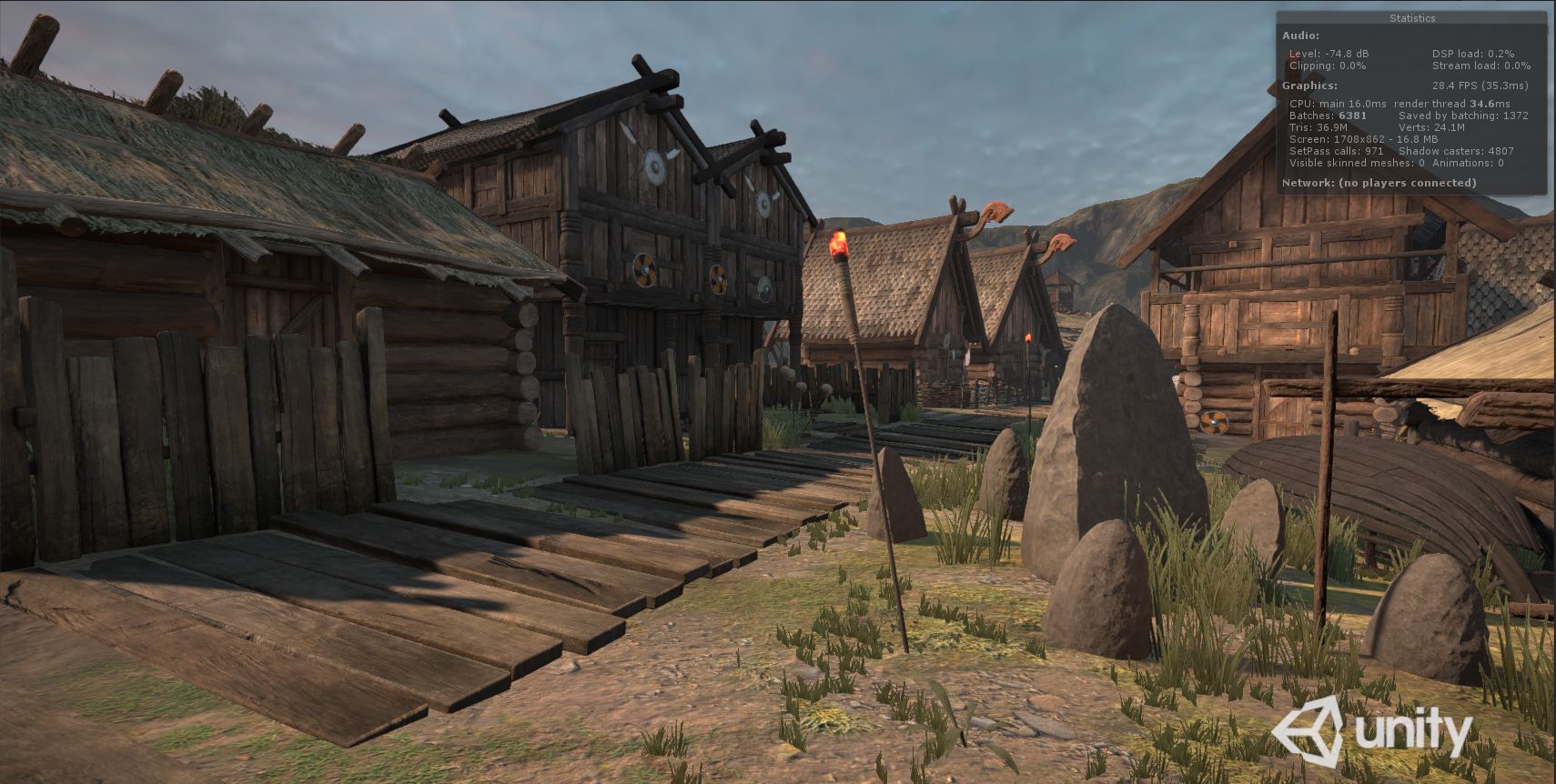This screenshot has height=784, width=1556.
Task: Click the Verts: 24.1M statistic
Action: [1432, 127]
